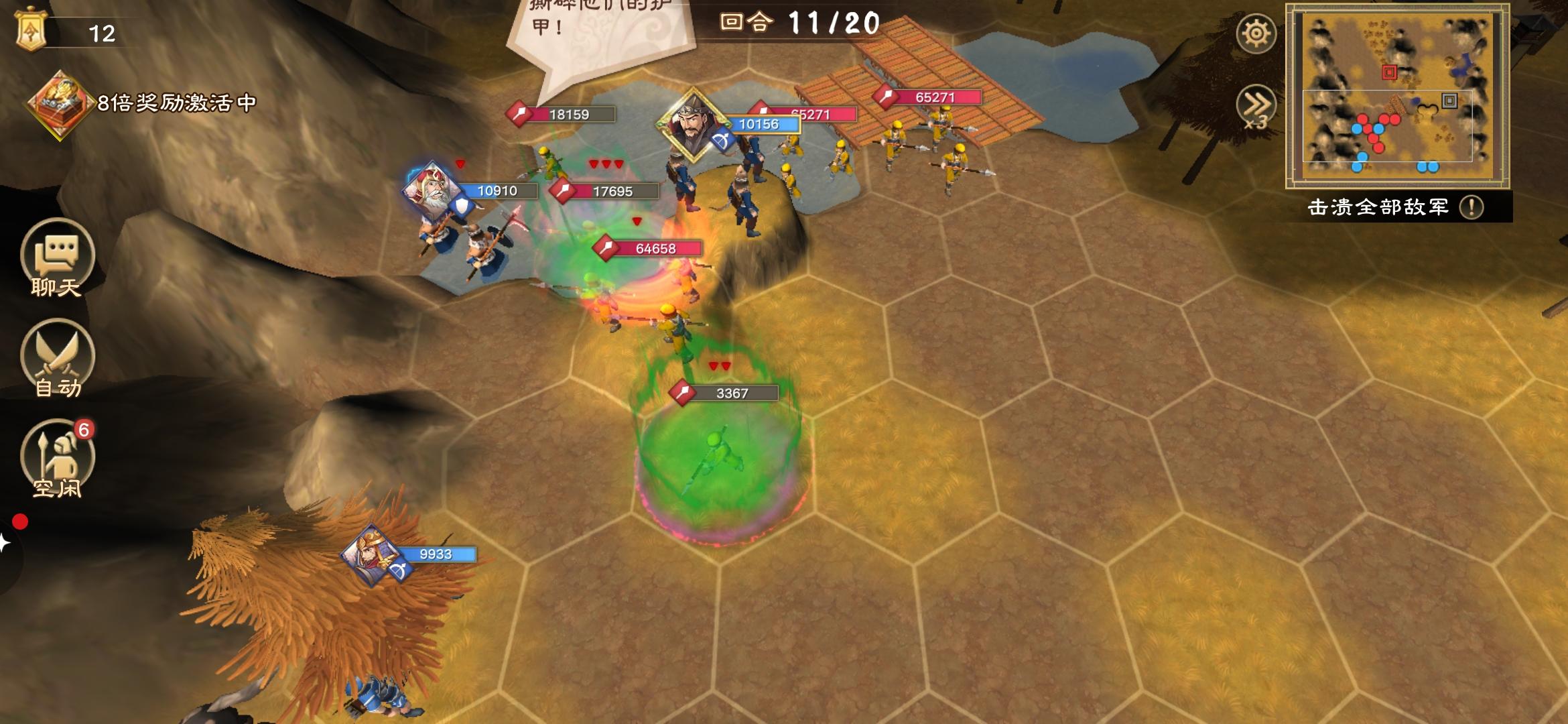View objective info via exclamation icon
The image size is (1568, 724).
click(1472, 207)
